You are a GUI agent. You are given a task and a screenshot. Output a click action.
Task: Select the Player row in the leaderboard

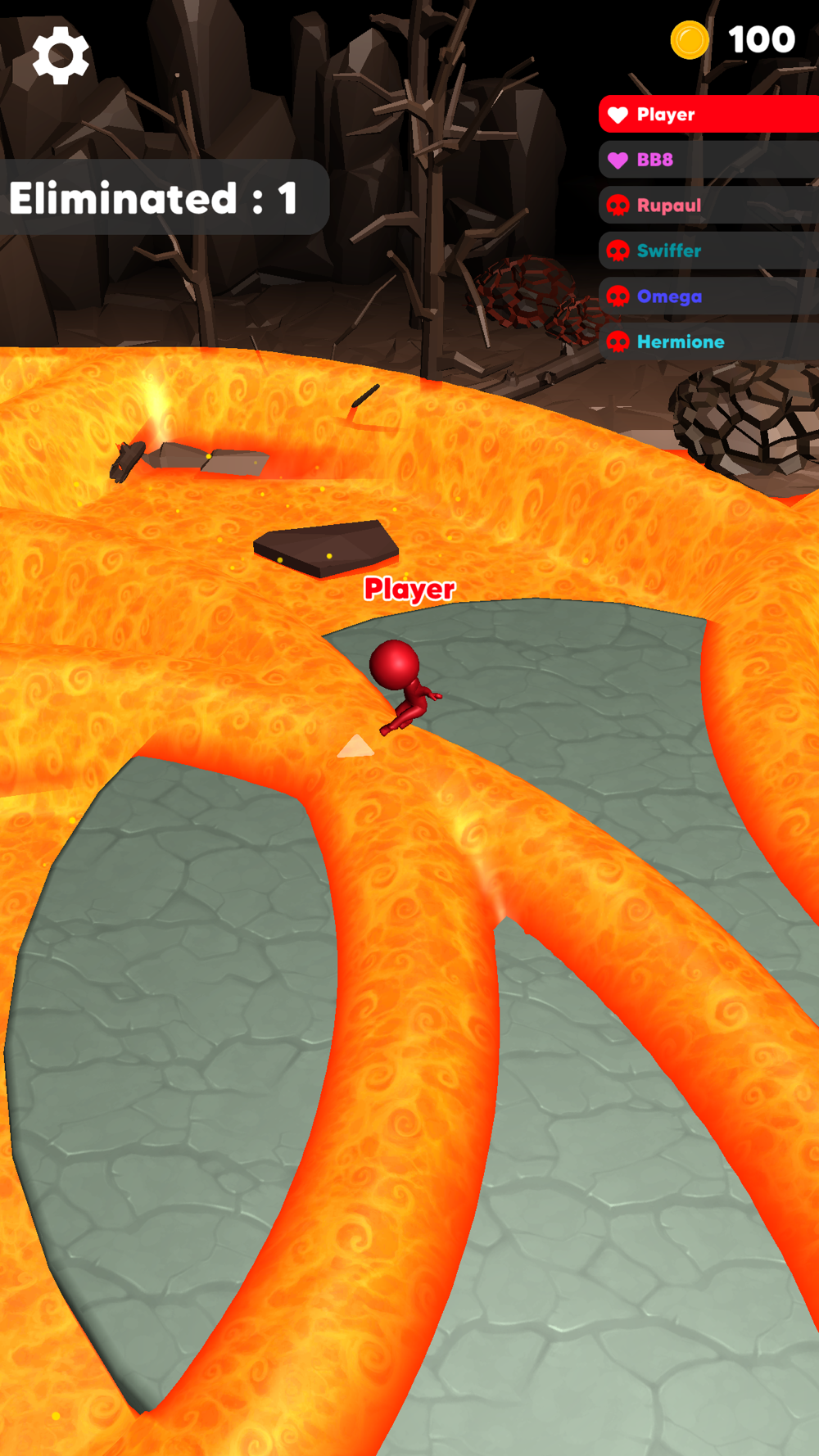tap(708, 115)
